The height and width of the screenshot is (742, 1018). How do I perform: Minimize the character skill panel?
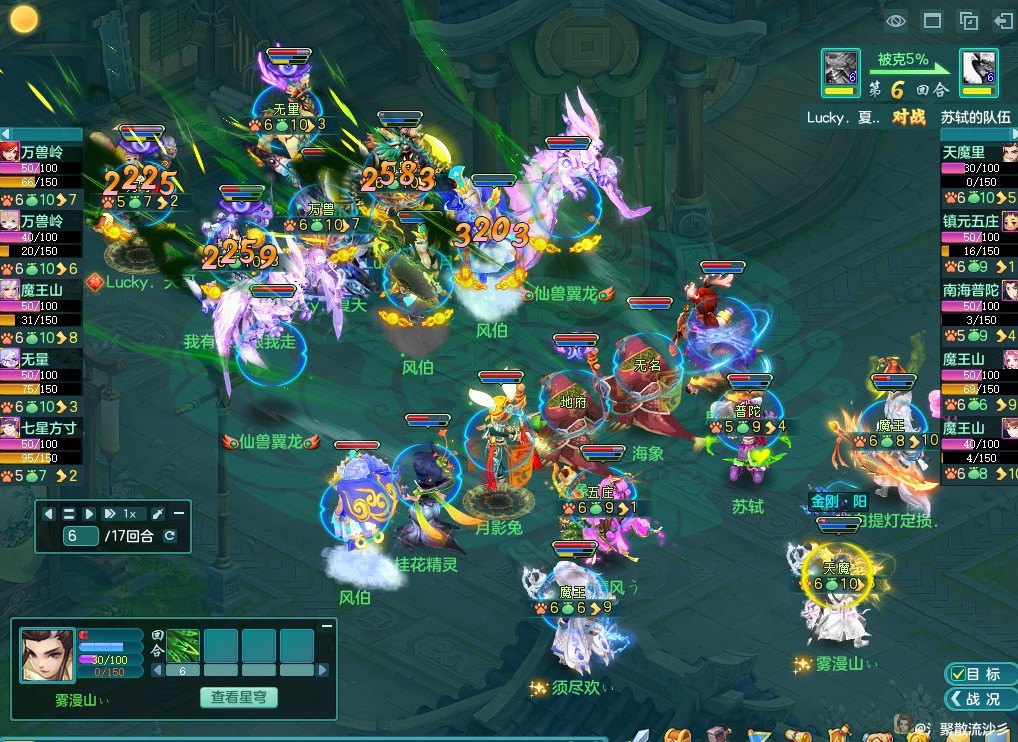[326, 626]
